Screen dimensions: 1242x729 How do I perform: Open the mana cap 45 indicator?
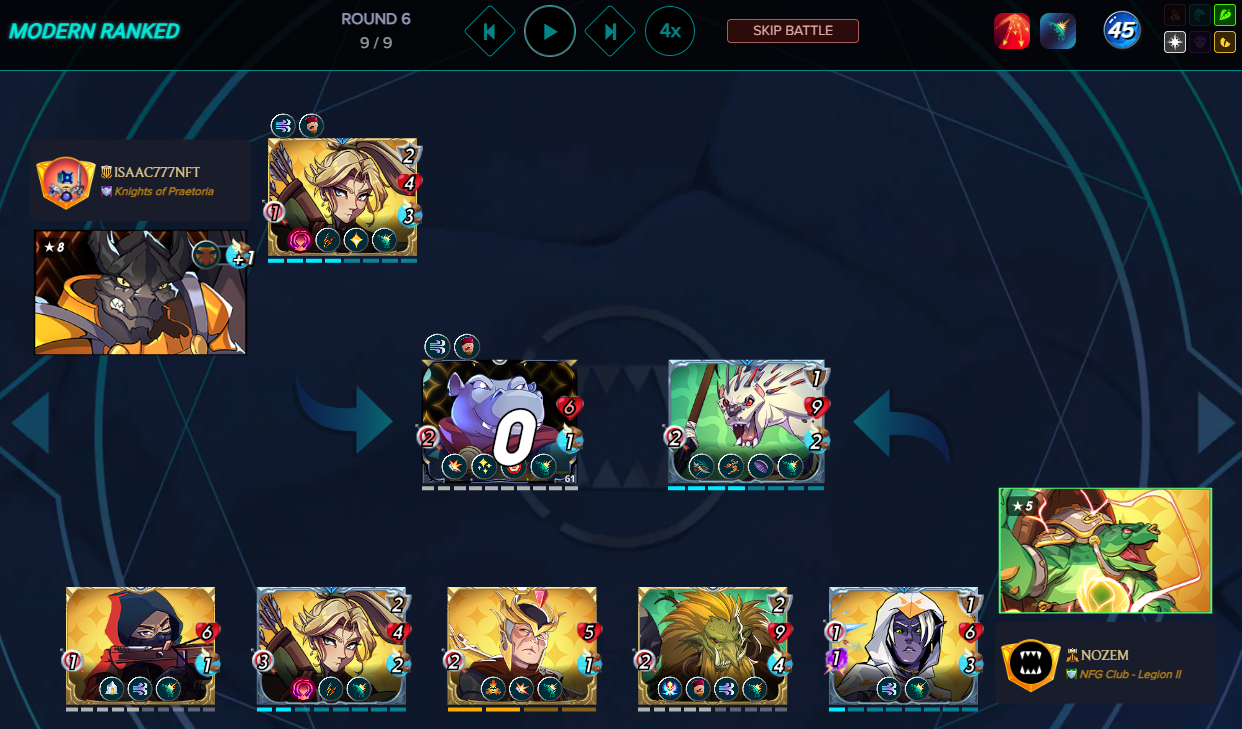coord(1121,31)
